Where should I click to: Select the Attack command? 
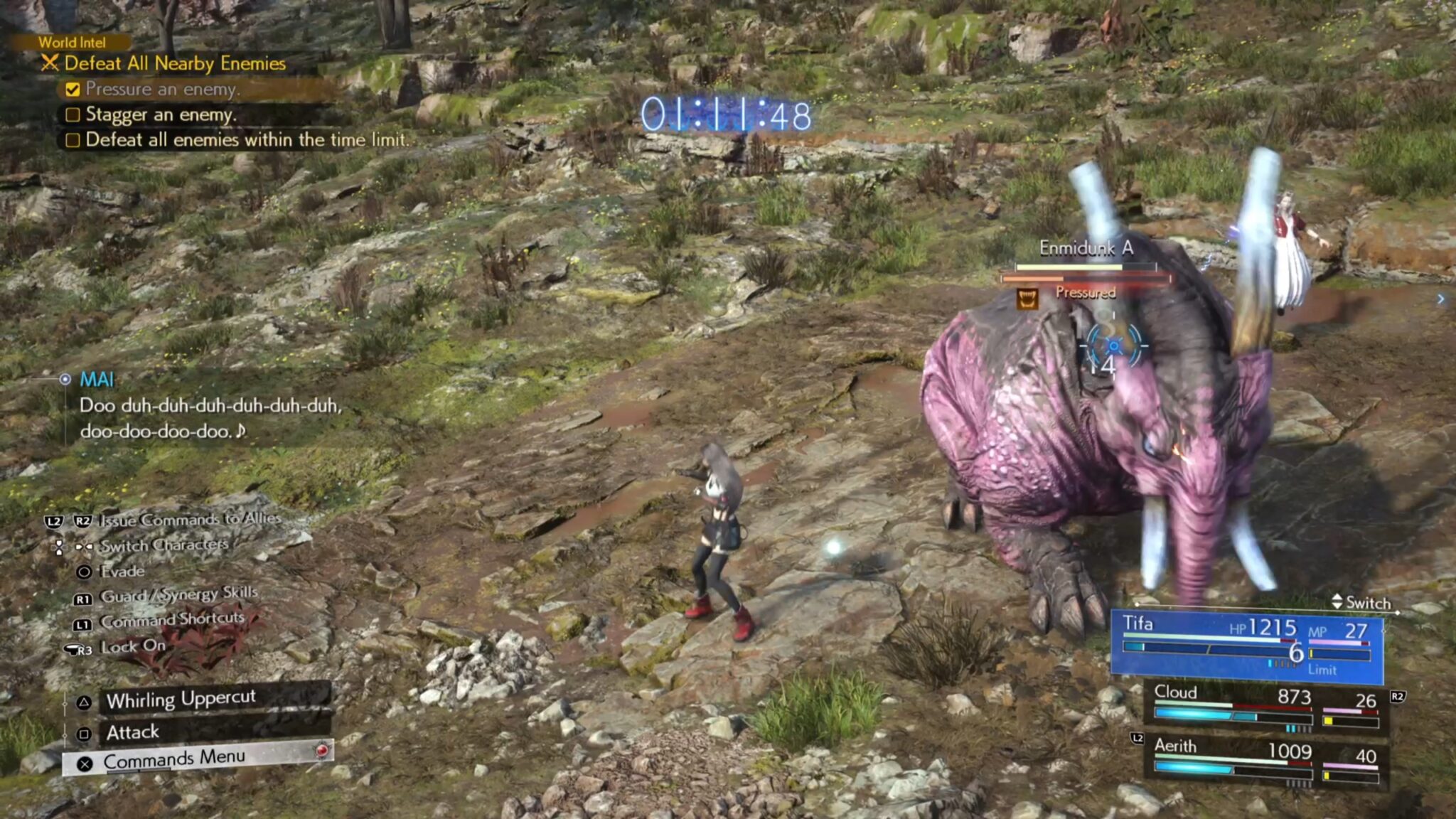132,732
